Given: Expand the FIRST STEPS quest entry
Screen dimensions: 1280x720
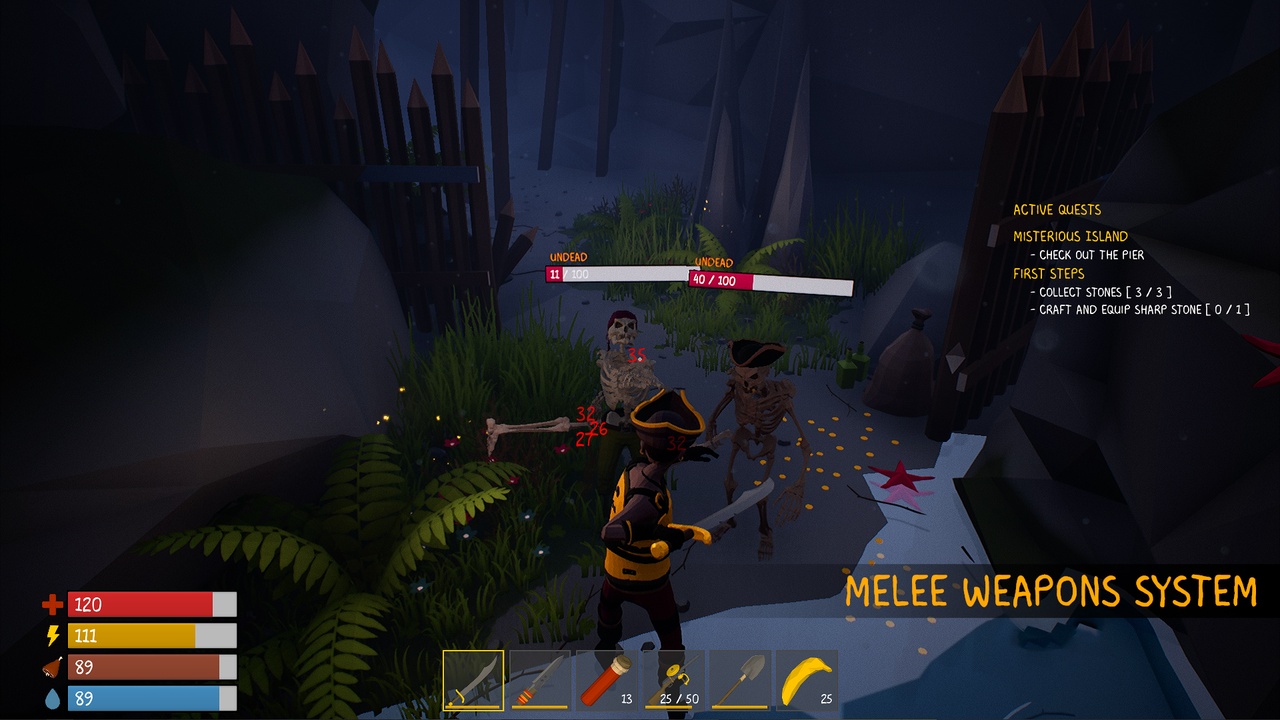Looking at the screenshot, I should pos(1049,273).
